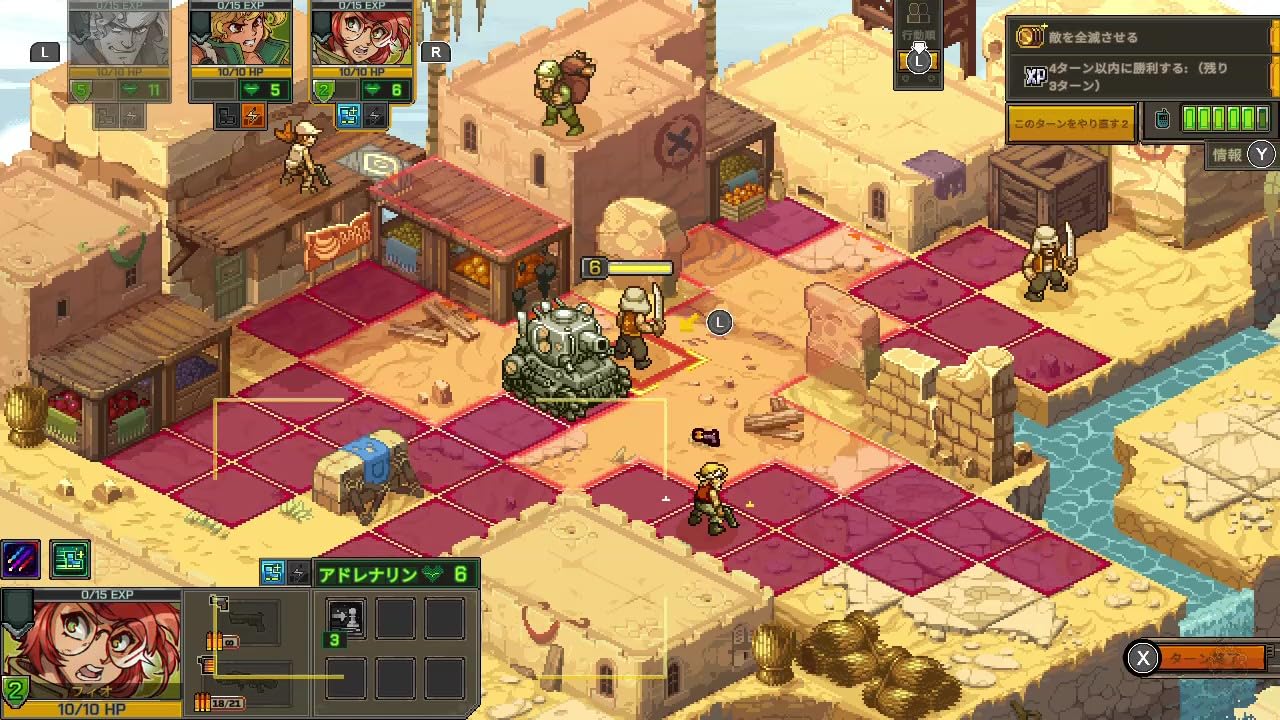Click the orange lightning sync icon under Eri's portrait

click(x=255, y=114)
